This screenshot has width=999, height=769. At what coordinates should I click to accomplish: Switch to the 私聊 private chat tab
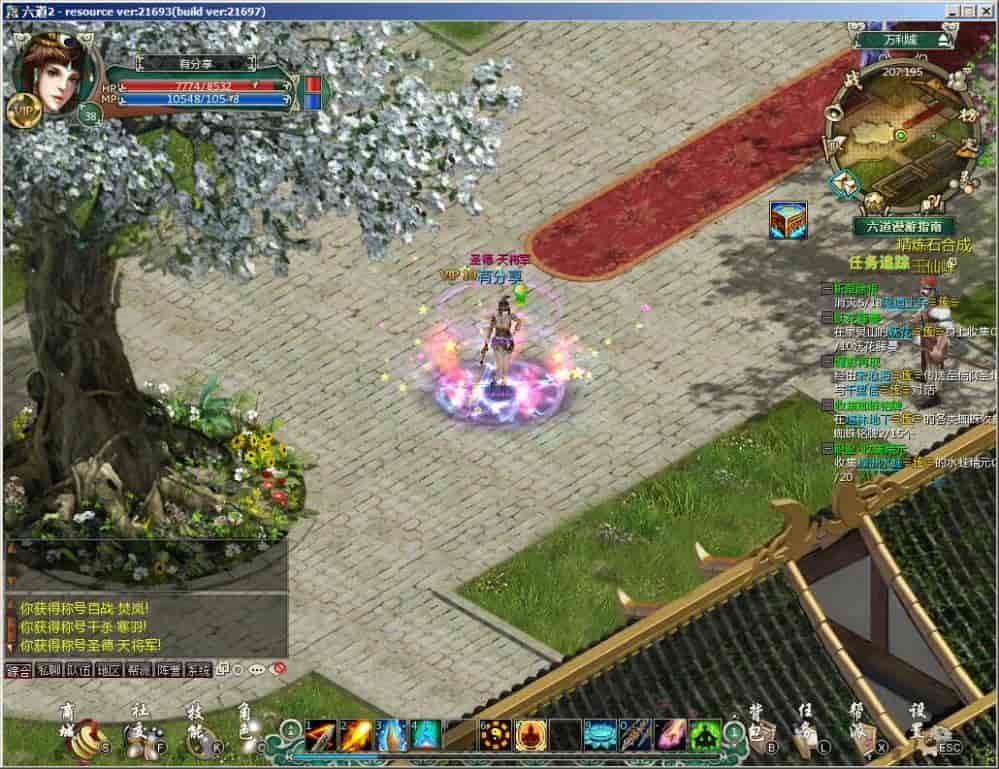coord(48,670)
